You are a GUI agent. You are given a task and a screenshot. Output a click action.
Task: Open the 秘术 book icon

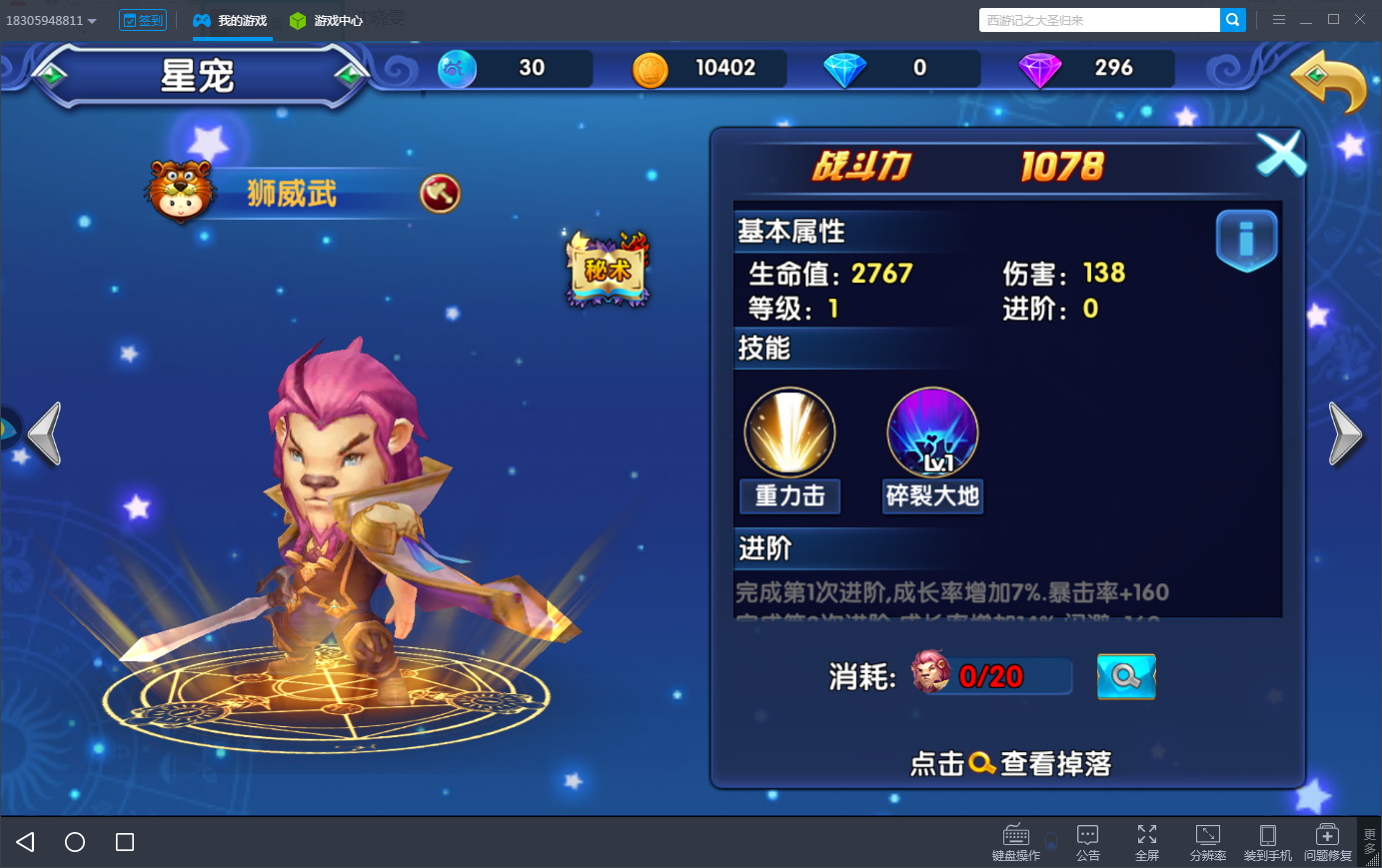[x=606, y=270]
